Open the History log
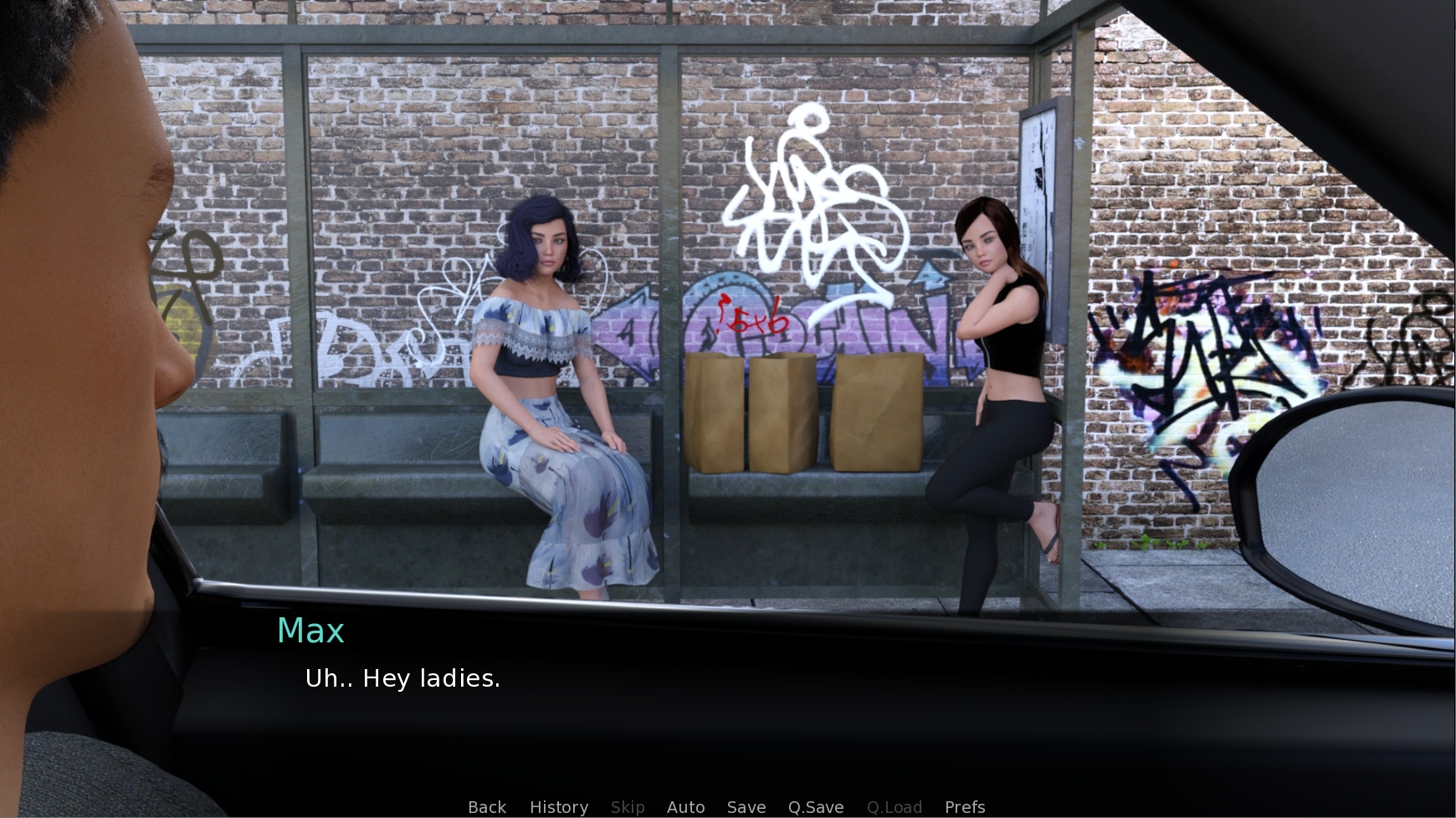1456x818 pixels. tap(558, 807)
